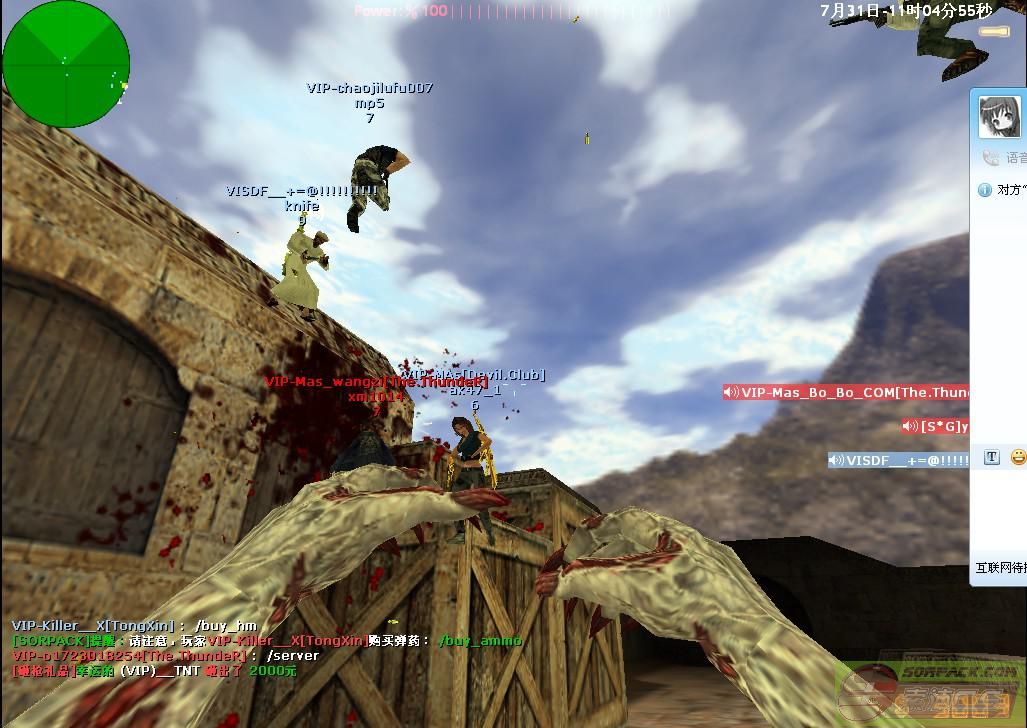
Task: Click the chat contact's anime avatar
Action: pos(999,118)
